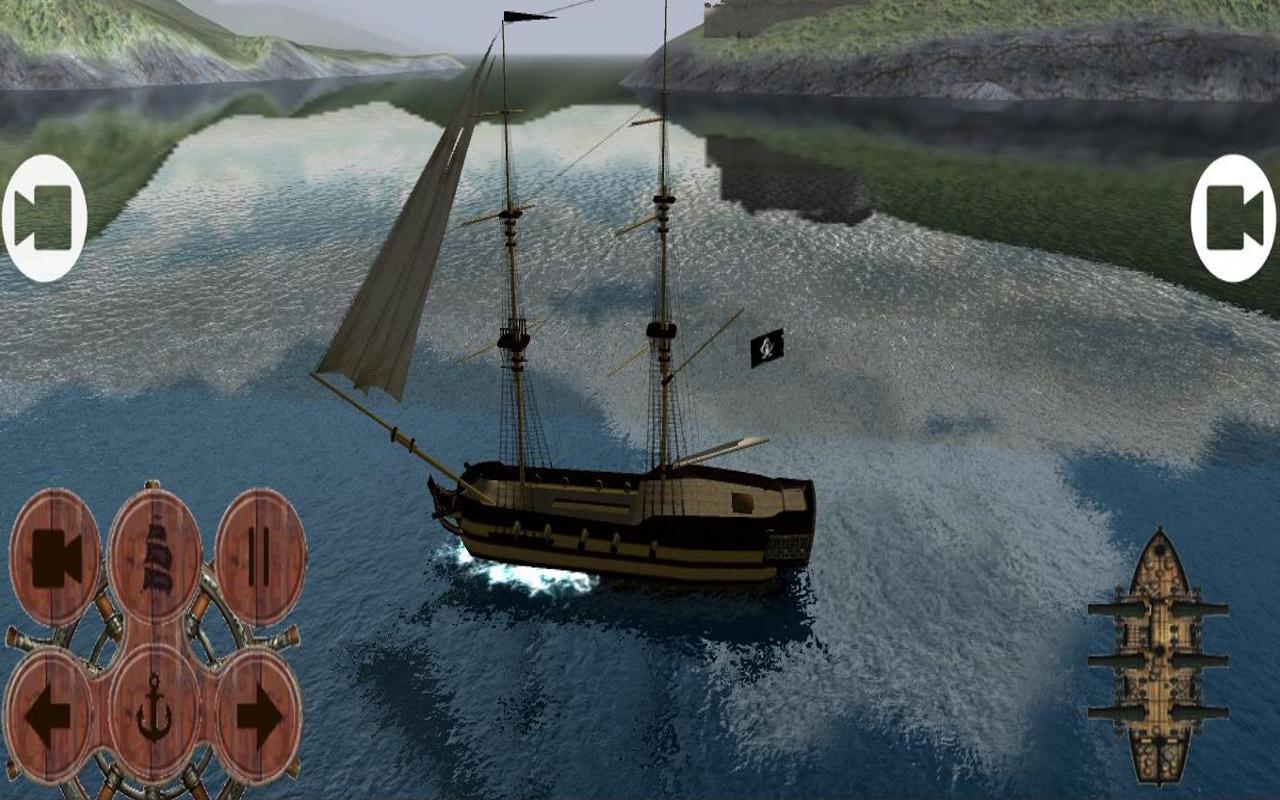The height and width of the screenshot is (800, 1280).
Task: Fire the top port cannon on ship diagram
Action: (1103, 605)
